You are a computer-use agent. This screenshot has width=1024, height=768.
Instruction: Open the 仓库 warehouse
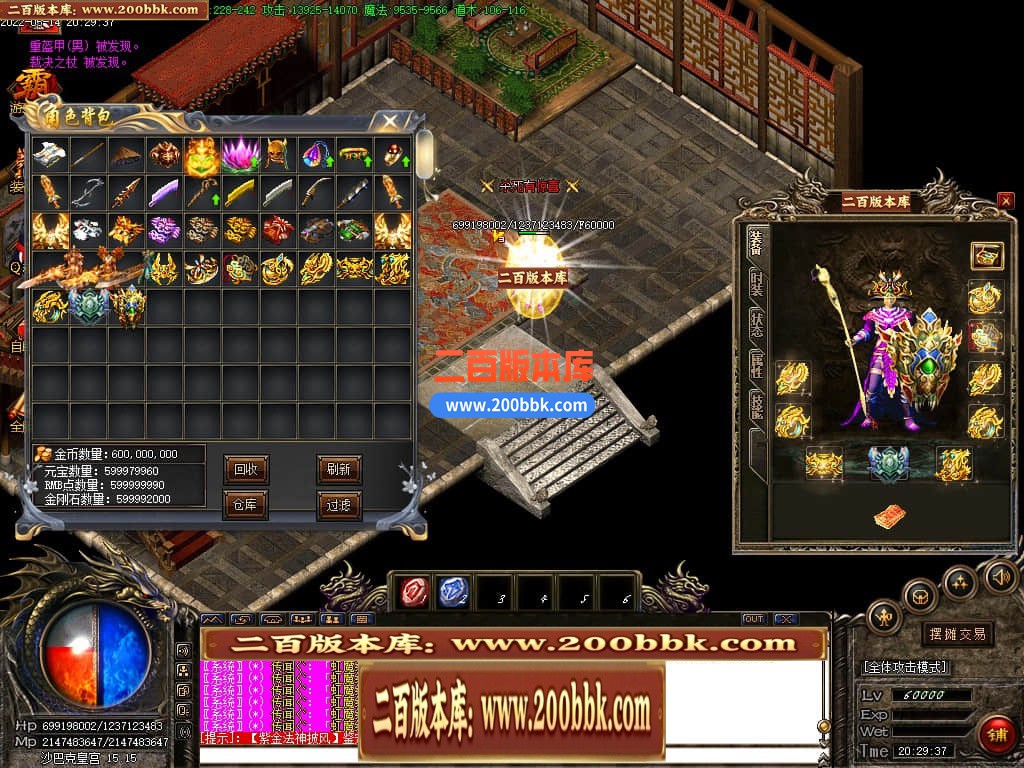click(245, 505)
